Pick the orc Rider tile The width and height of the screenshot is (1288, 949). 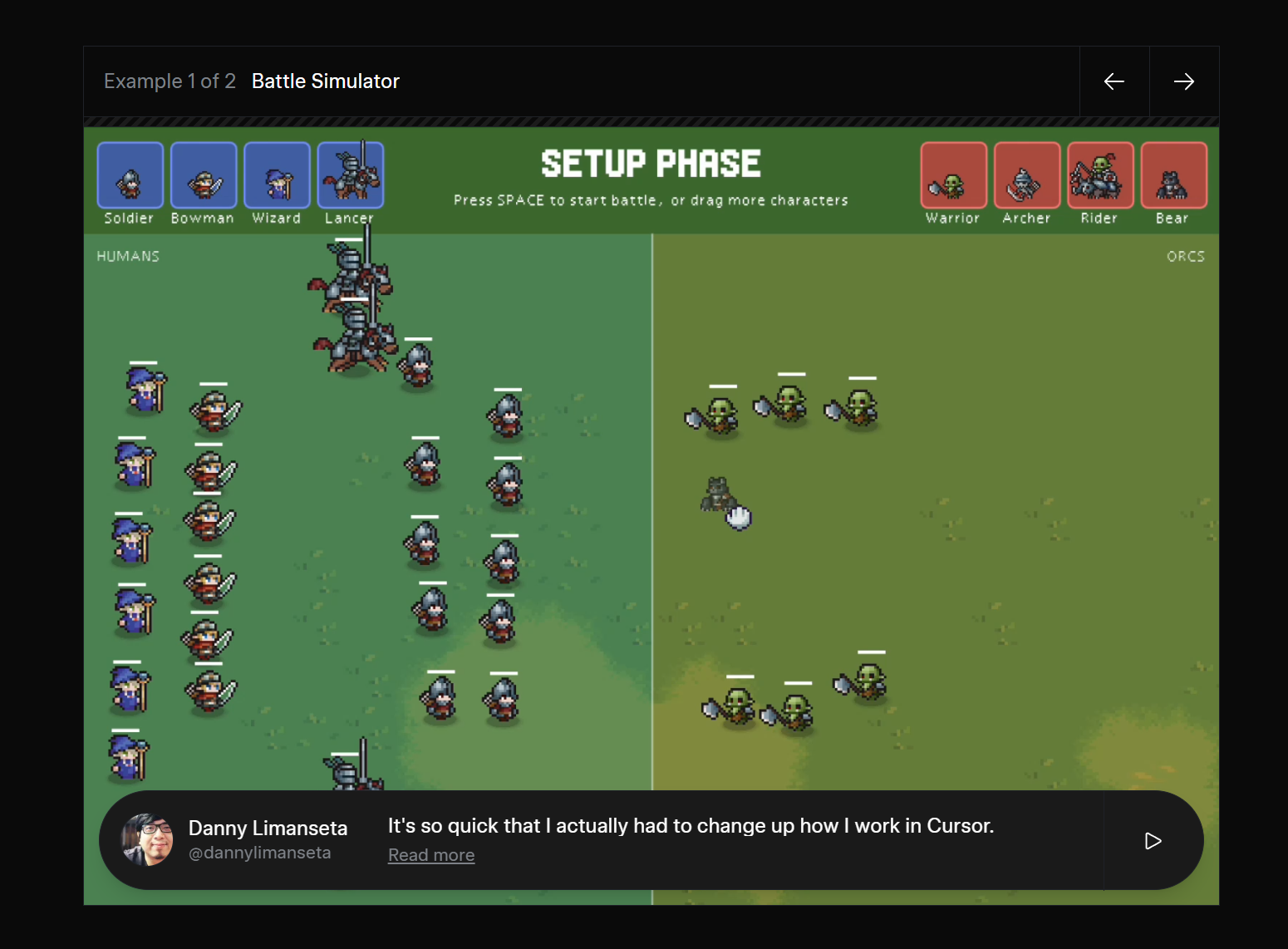click(x=1100, y=175)
